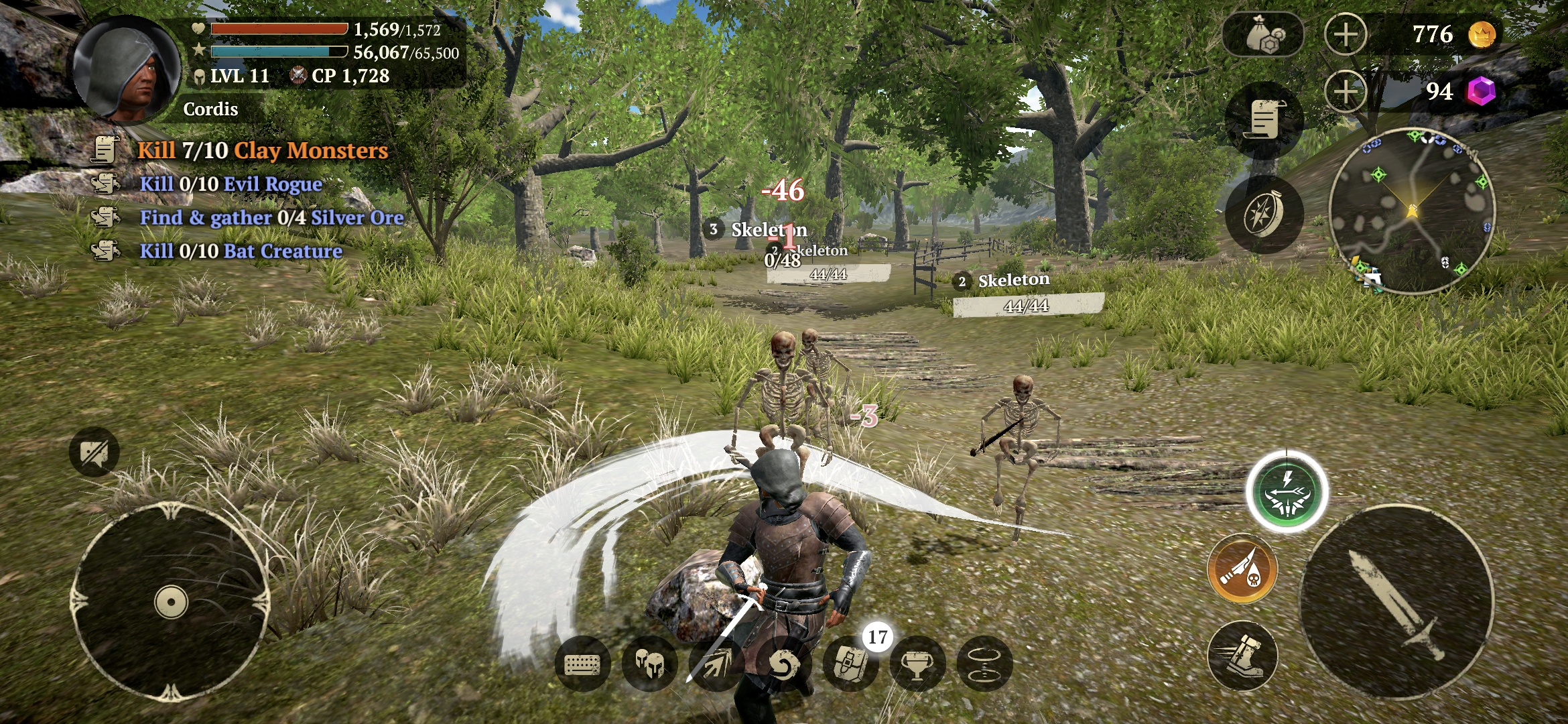Select the arrows skills icon

click(x=716, y=664)
